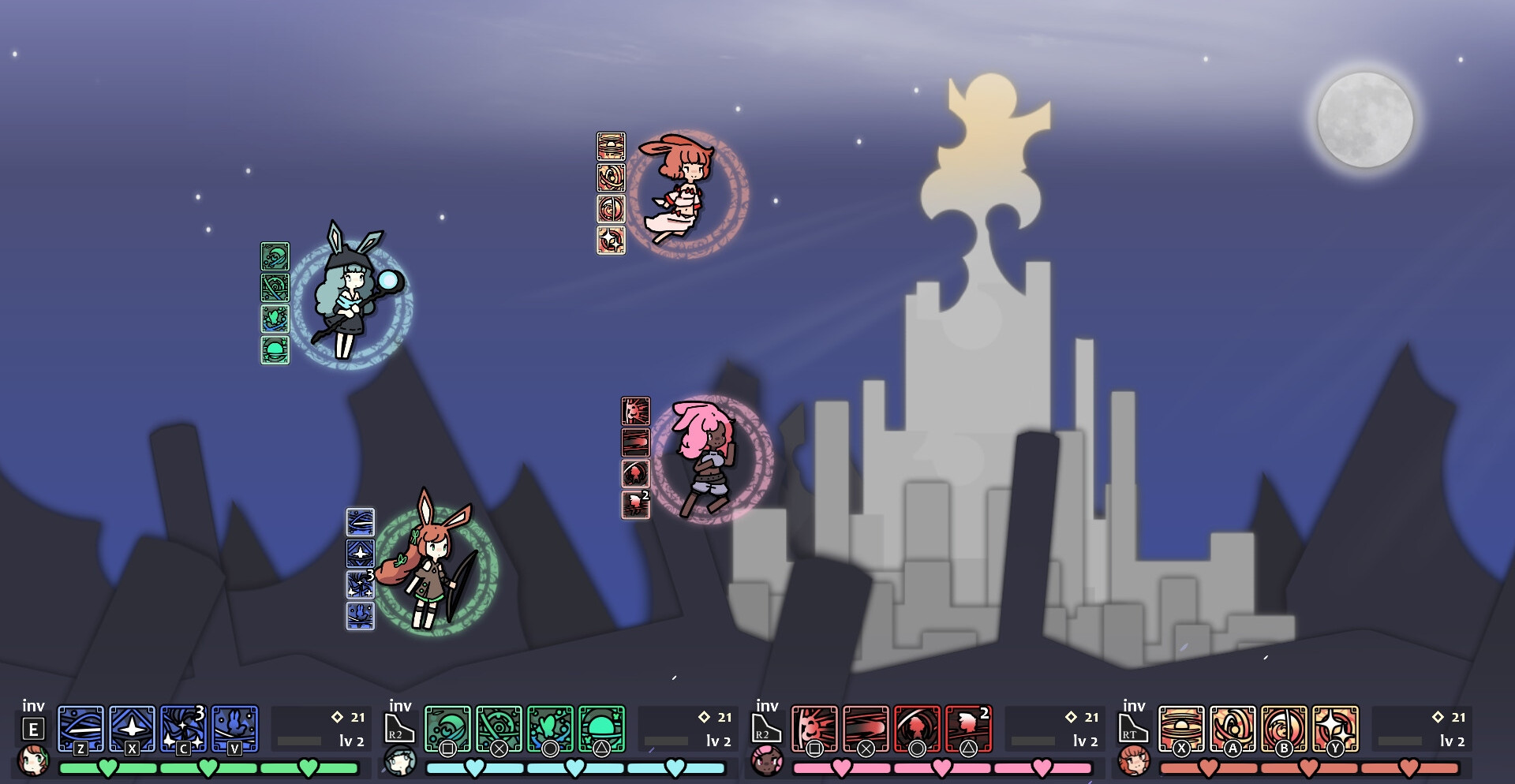1515x784 pixels.
Task: Choose the red head silhouette ability with 2 charges
Action: pyautogui.click(x=968, y=727)
